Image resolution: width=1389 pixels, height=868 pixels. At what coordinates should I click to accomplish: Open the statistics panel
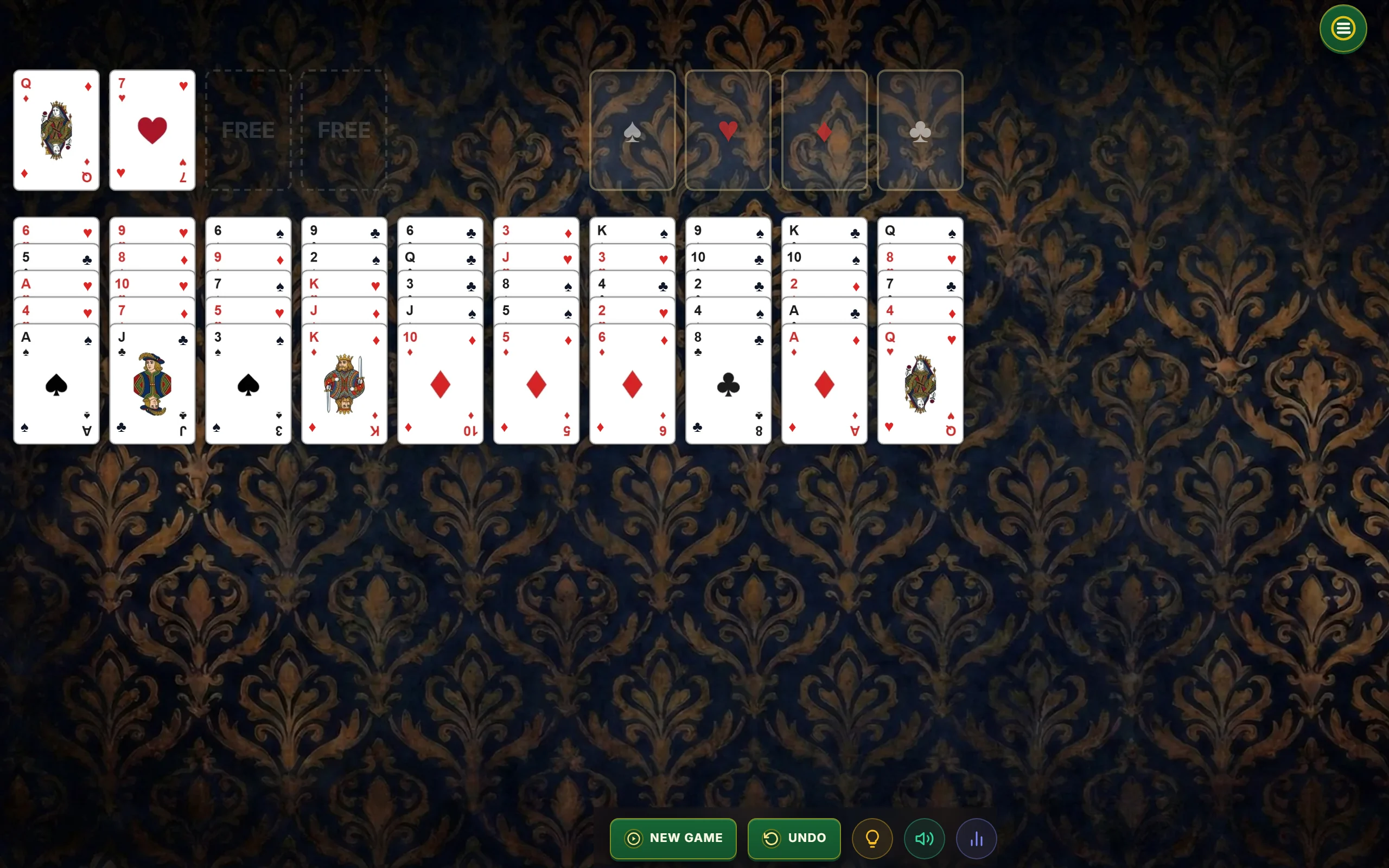click(x=976, y=838)
